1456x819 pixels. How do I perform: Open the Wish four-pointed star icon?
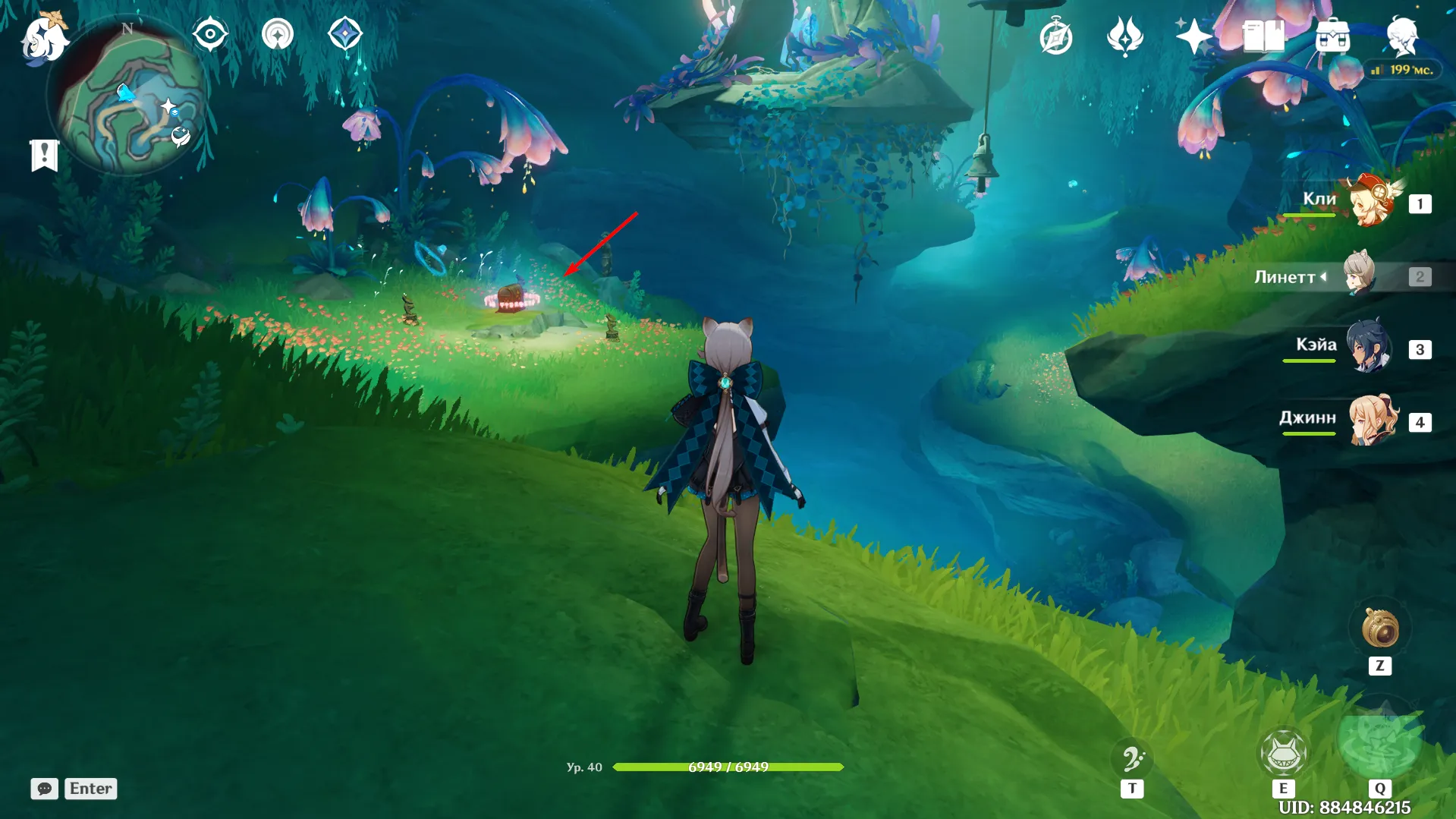[x=1193, y=36]
